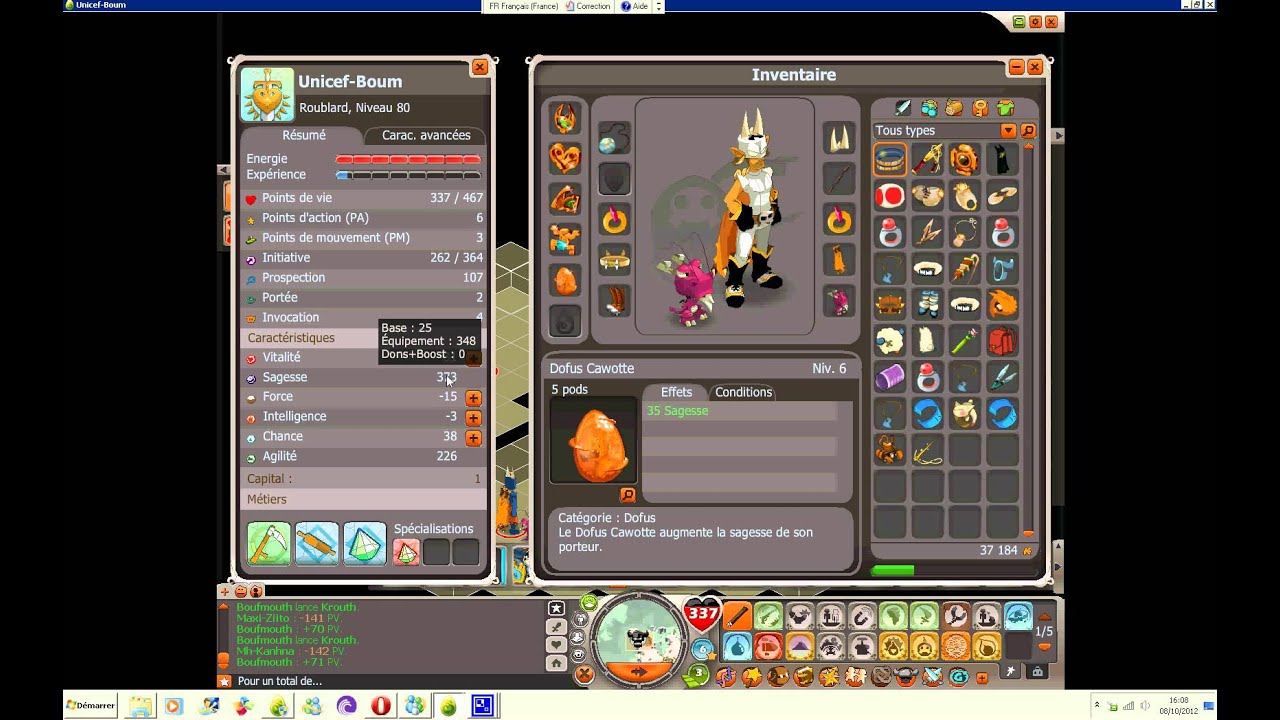The image size is (1280, 720).
Task: Select the Résumé tab
Action: pos(304,135)
